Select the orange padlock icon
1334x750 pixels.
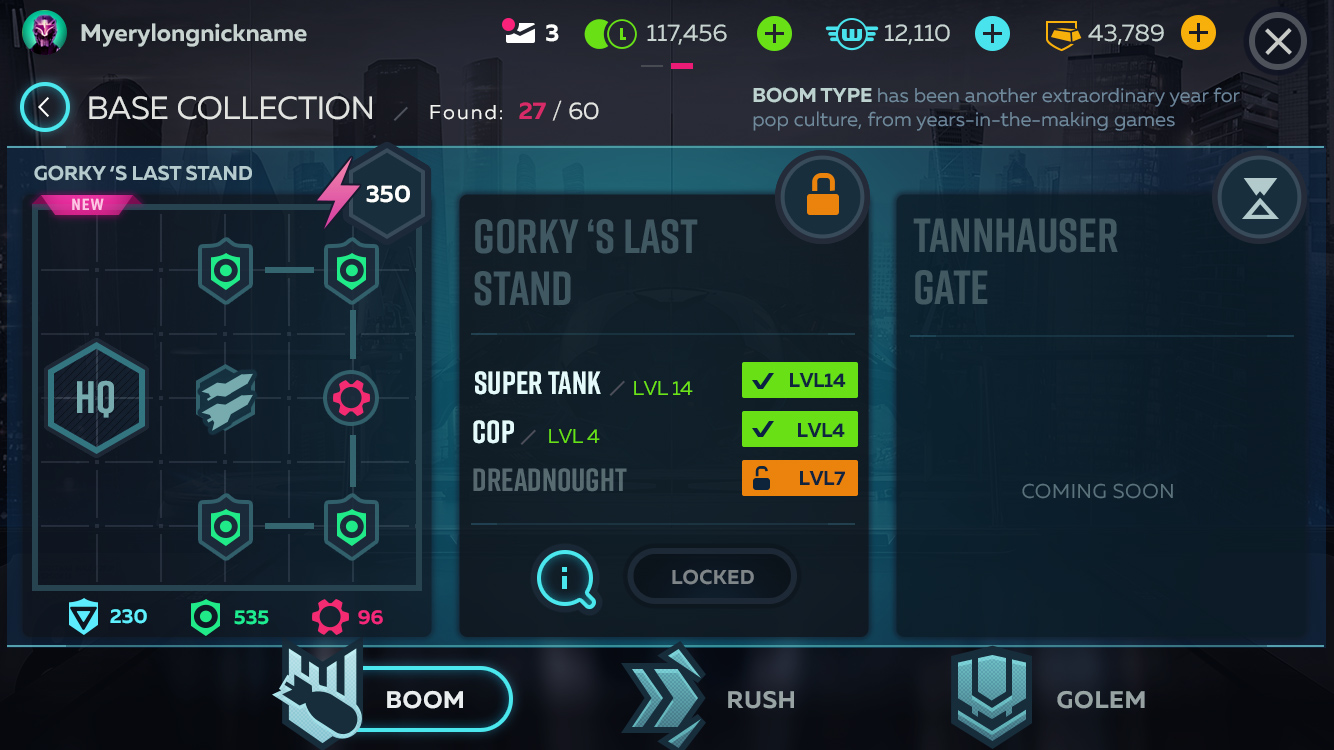tap(822, 197)
